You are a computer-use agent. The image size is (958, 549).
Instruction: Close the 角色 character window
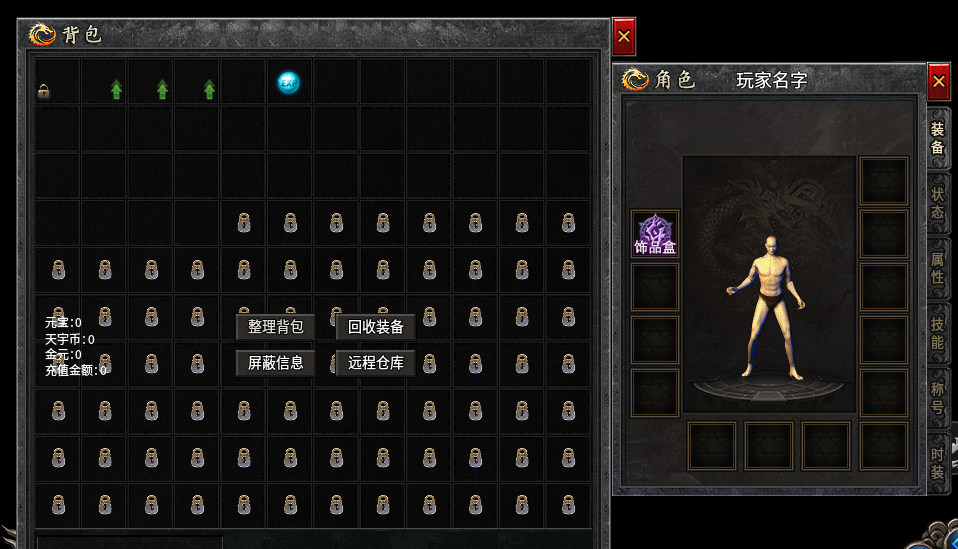938,80
